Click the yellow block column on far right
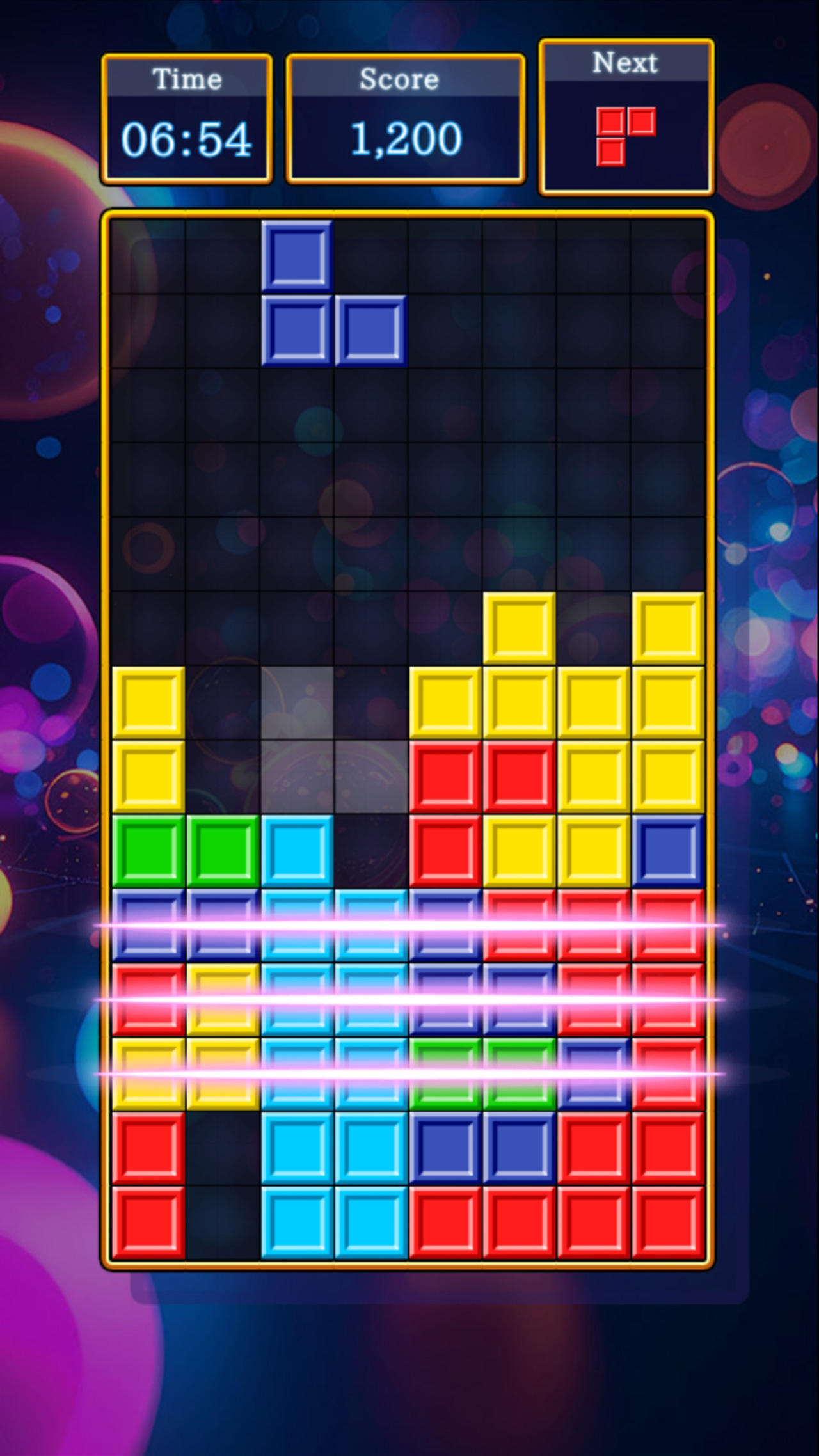The width and height of the screenshot is (819, 1456). 668,704
